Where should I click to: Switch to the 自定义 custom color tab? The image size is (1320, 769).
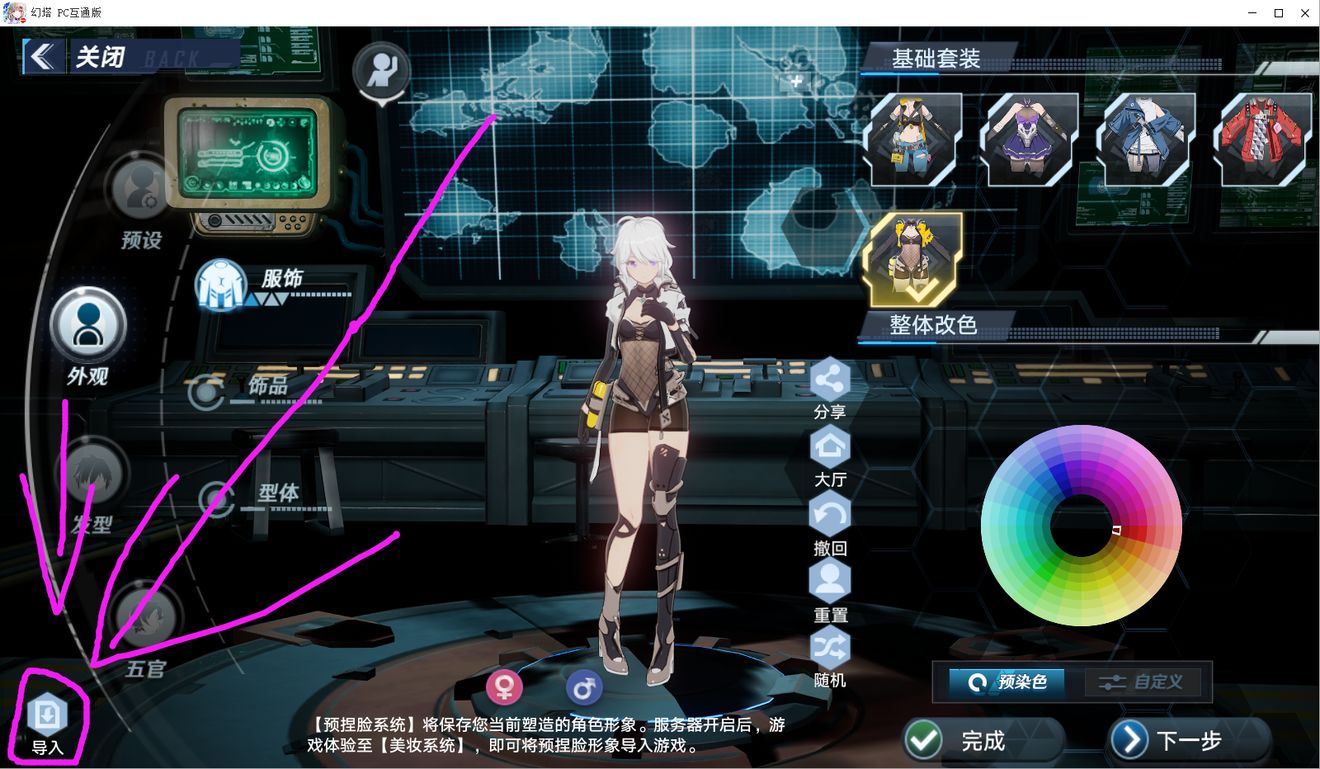tap(1144, 682)
